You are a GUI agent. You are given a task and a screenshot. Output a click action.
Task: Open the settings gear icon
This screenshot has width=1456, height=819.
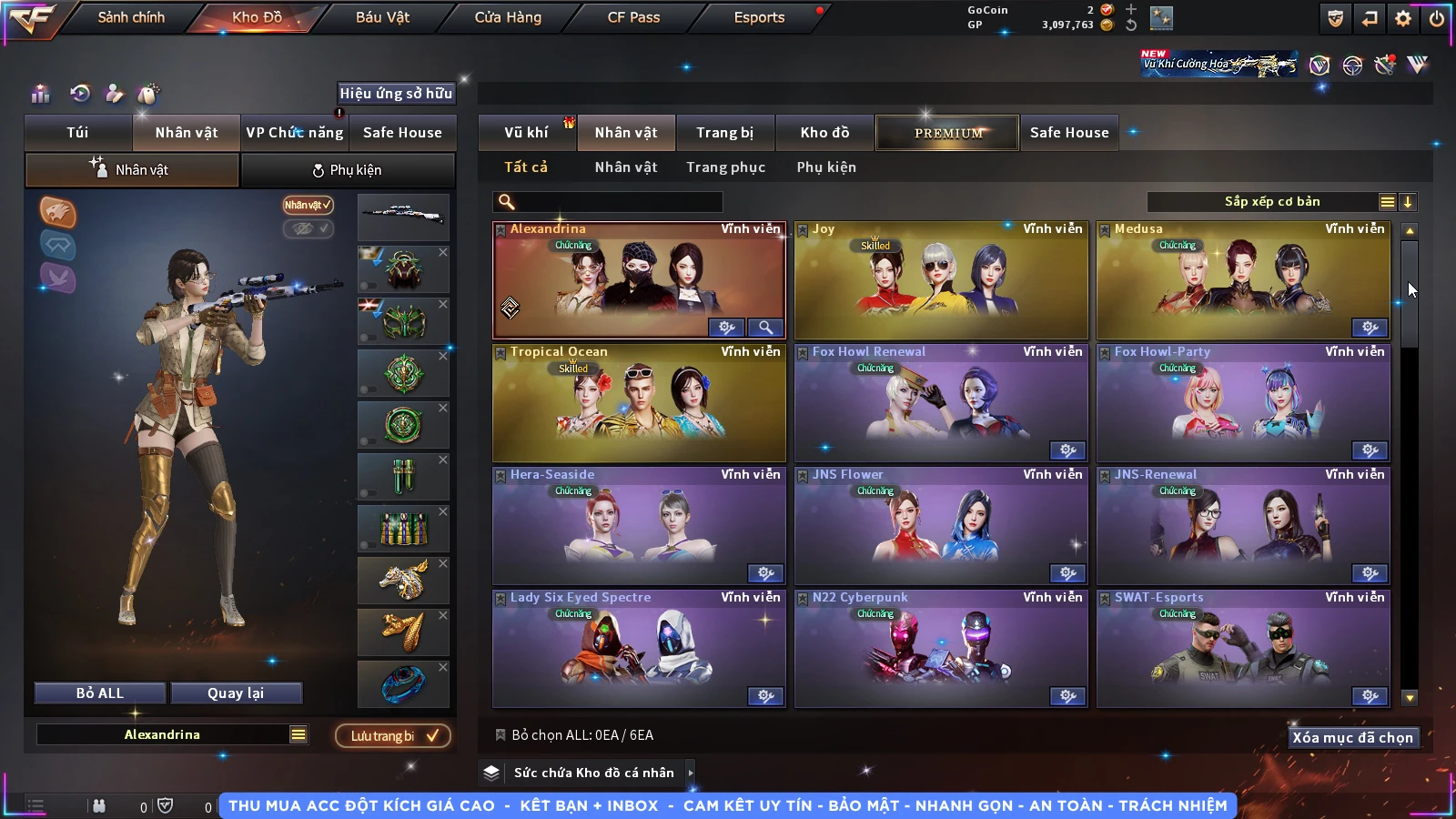coord(1403,18)
